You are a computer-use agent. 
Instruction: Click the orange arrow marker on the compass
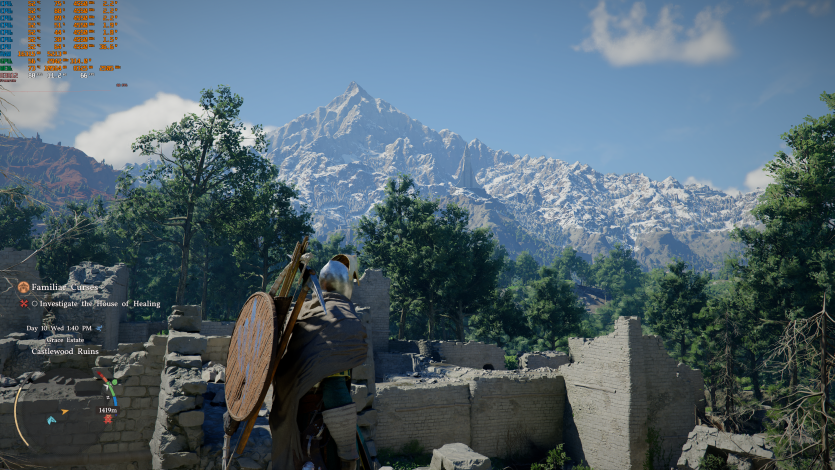click(x=65, y=411)
